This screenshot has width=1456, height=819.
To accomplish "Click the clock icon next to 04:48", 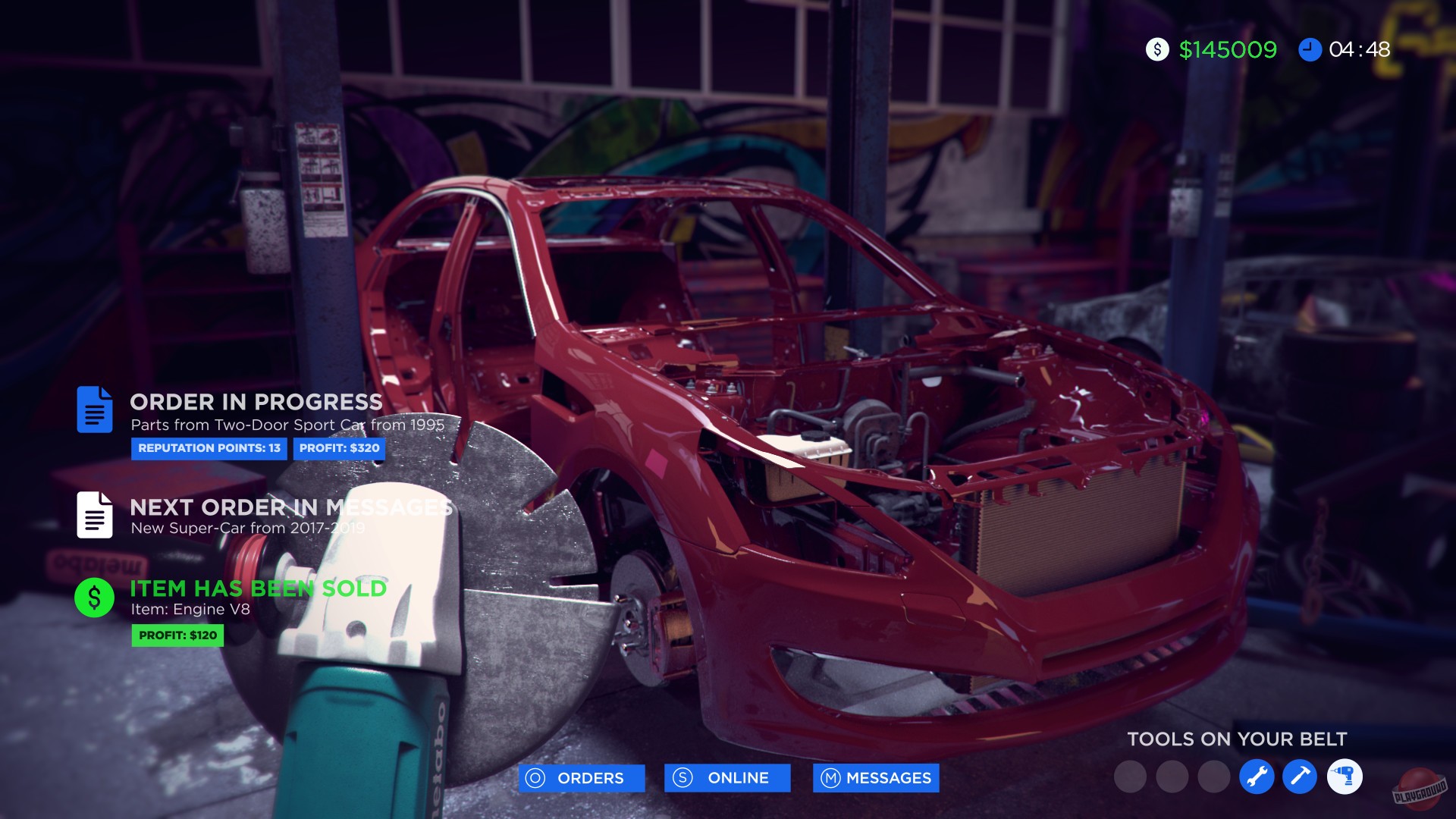I will point(1311,50).
